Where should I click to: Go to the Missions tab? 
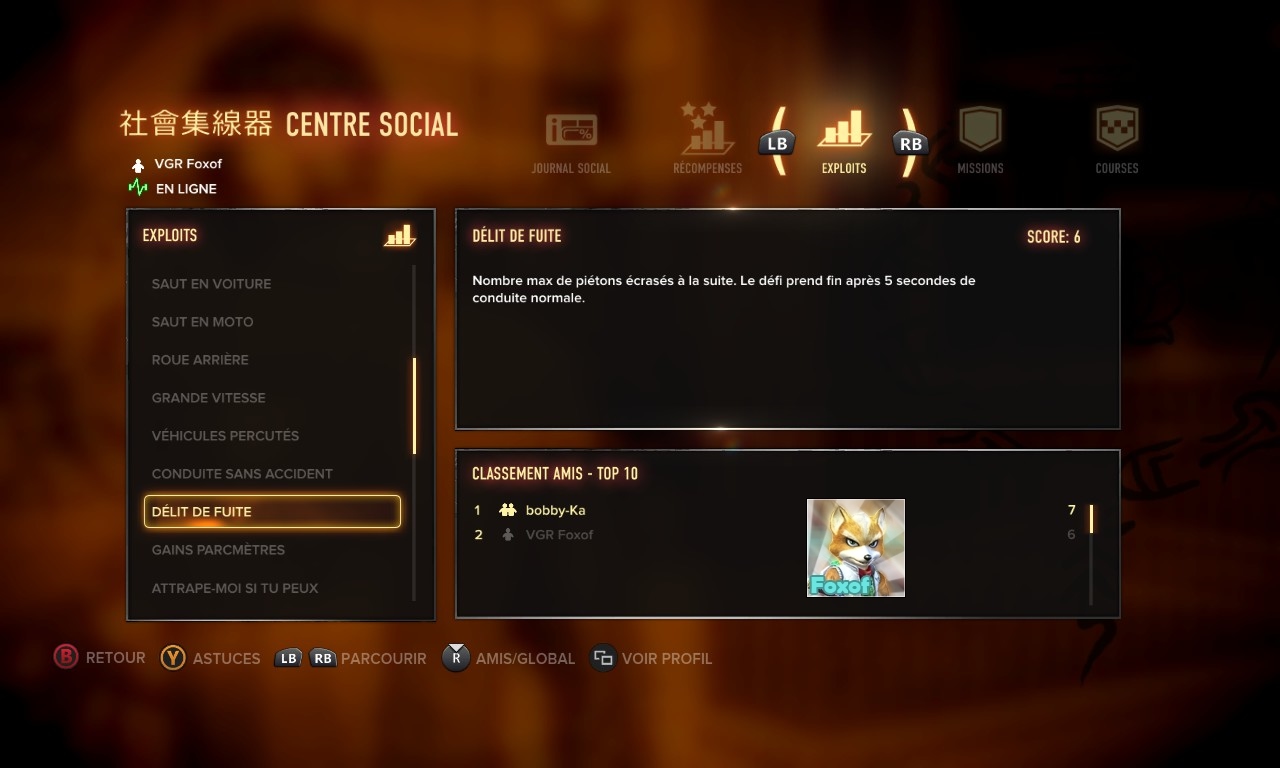coord(980,141)
